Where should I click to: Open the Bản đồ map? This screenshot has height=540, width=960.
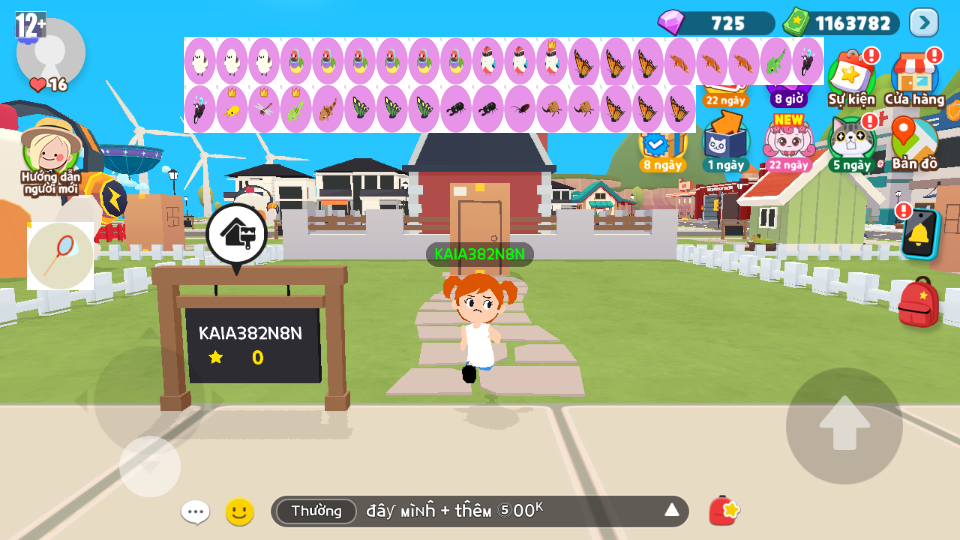(x=914, y=140)
